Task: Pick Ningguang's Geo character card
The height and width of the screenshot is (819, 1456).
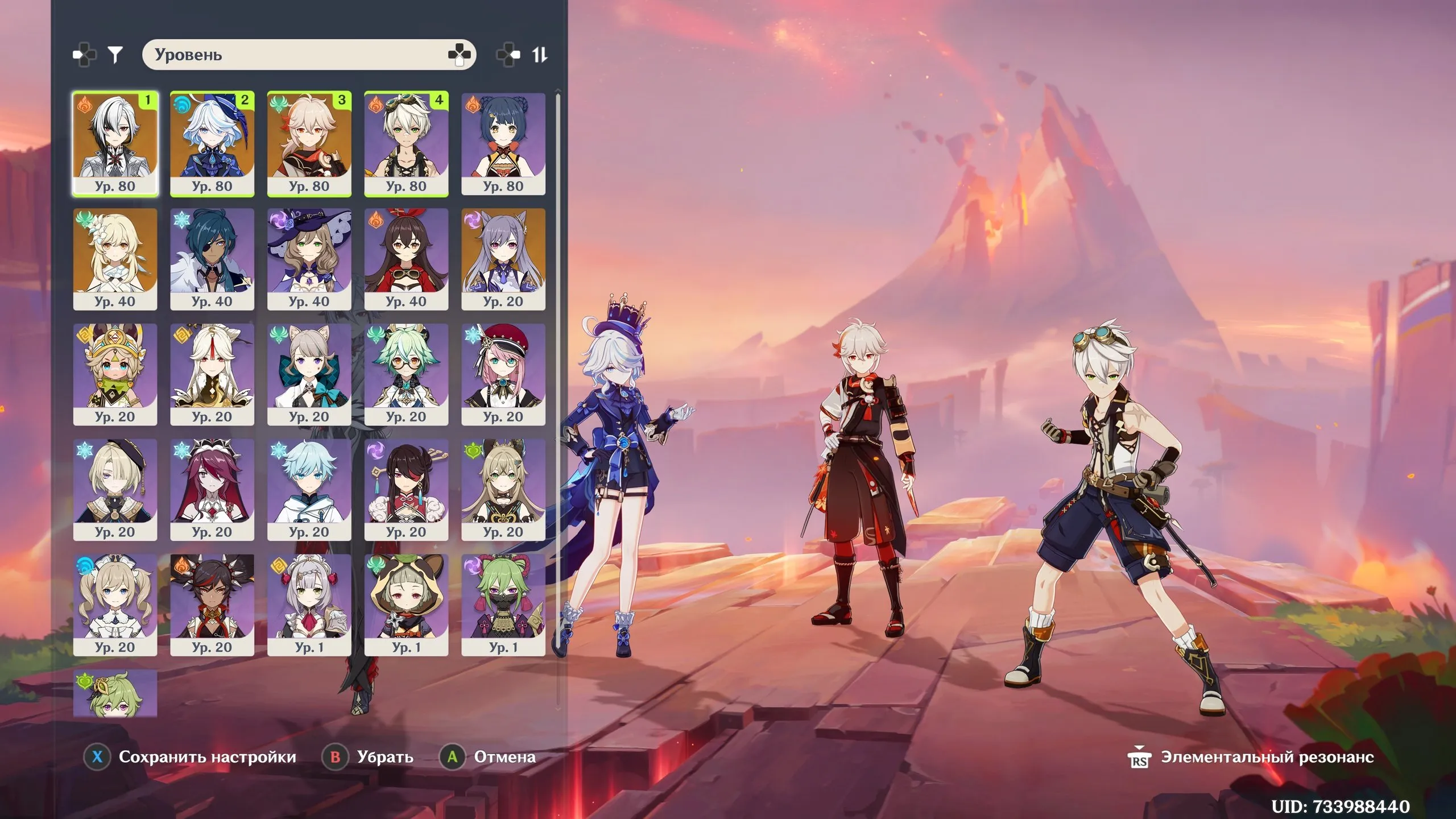Action: coord(212,375)
